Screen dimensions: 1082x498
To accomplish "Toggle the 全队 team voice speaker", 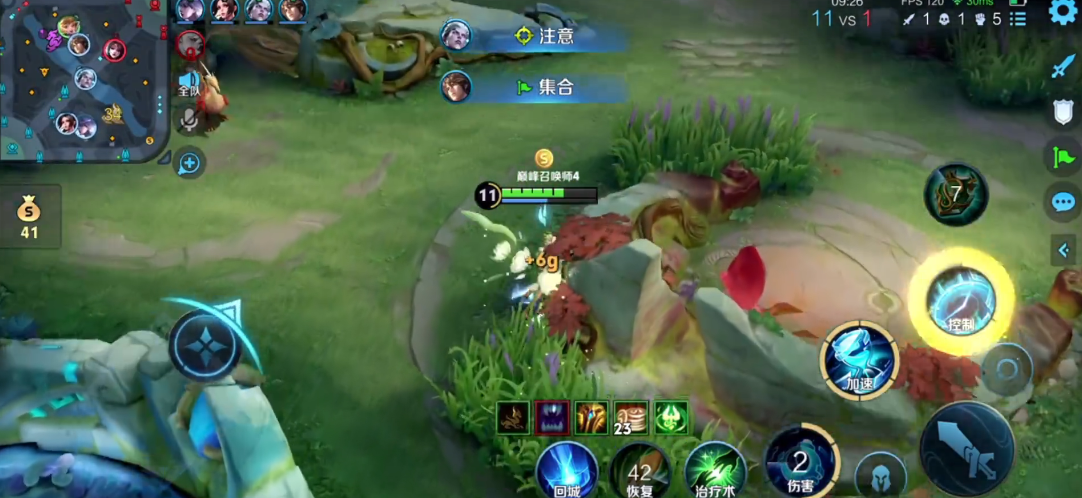I will click(x=187, y=82).
